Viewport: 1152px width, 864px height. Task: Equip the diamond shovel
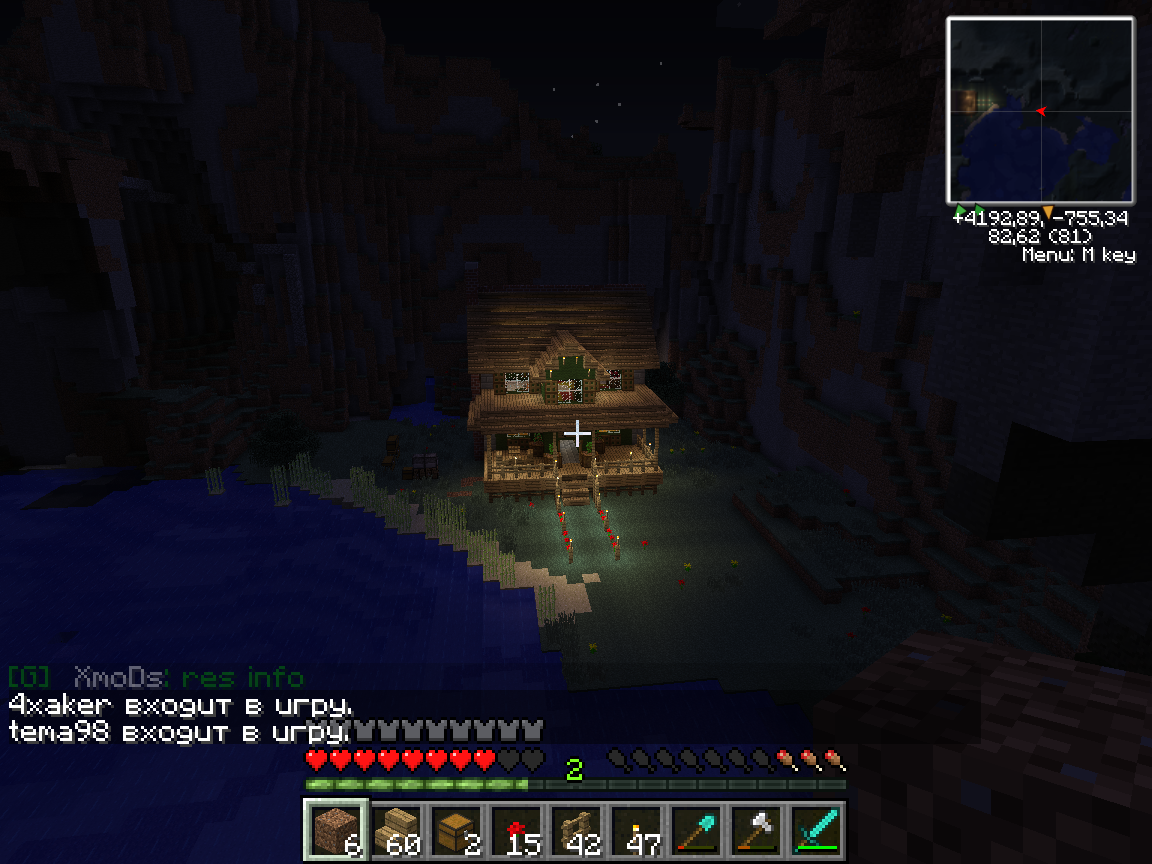click(x=696, y=830)
